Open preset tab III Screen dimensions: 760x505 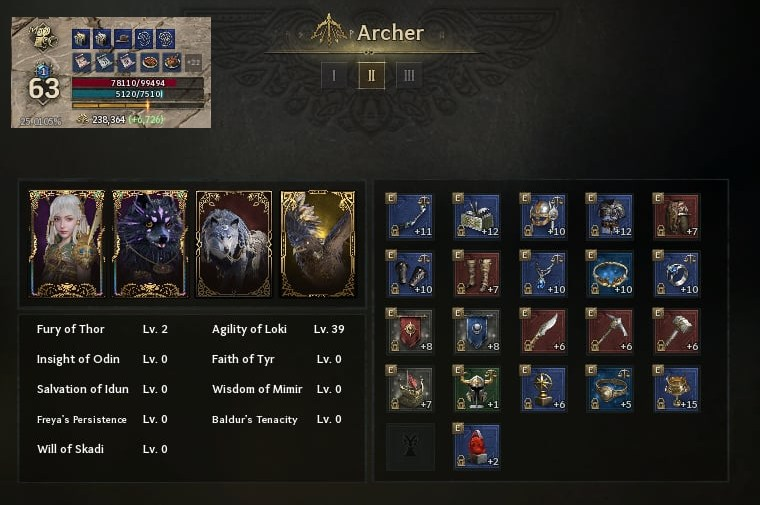tap(408, 75)
